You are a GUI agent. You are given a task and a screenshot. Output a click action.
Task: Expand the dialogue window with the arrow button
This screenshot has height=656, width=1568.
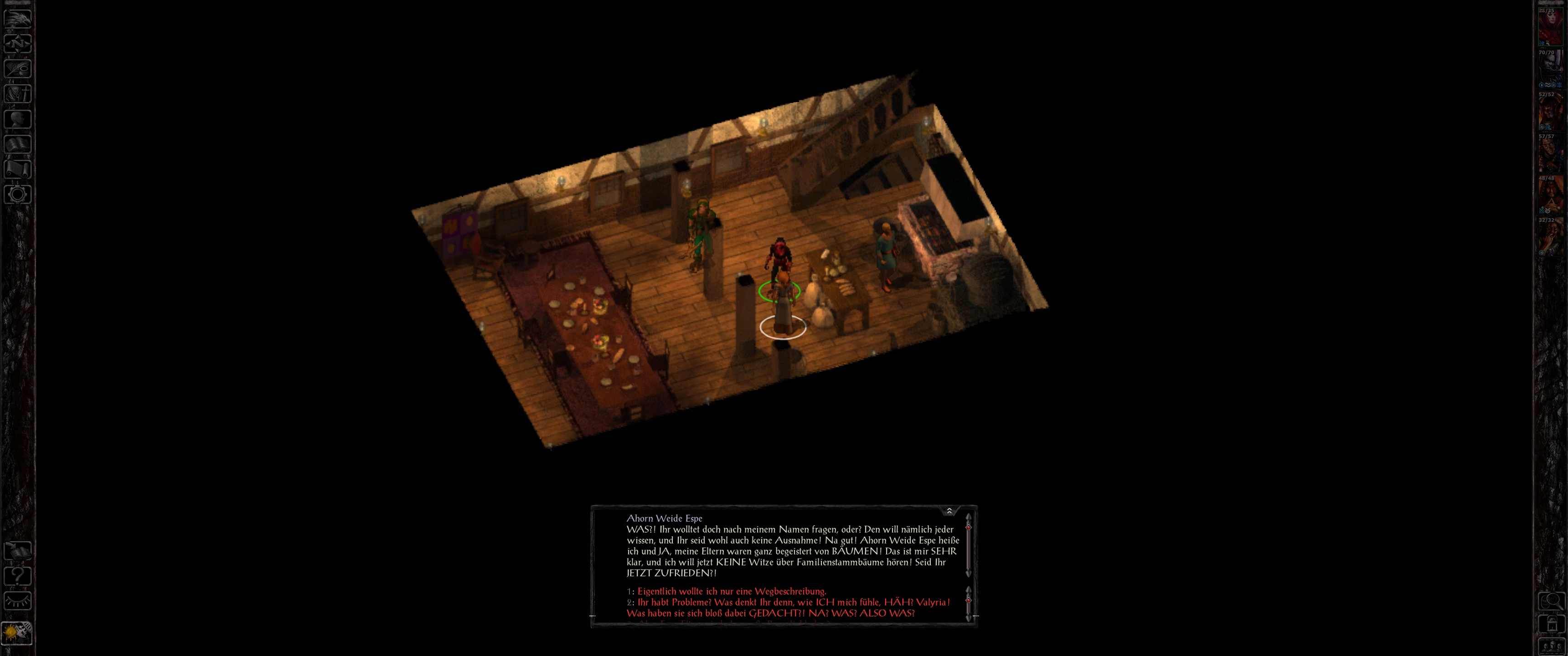949,511
